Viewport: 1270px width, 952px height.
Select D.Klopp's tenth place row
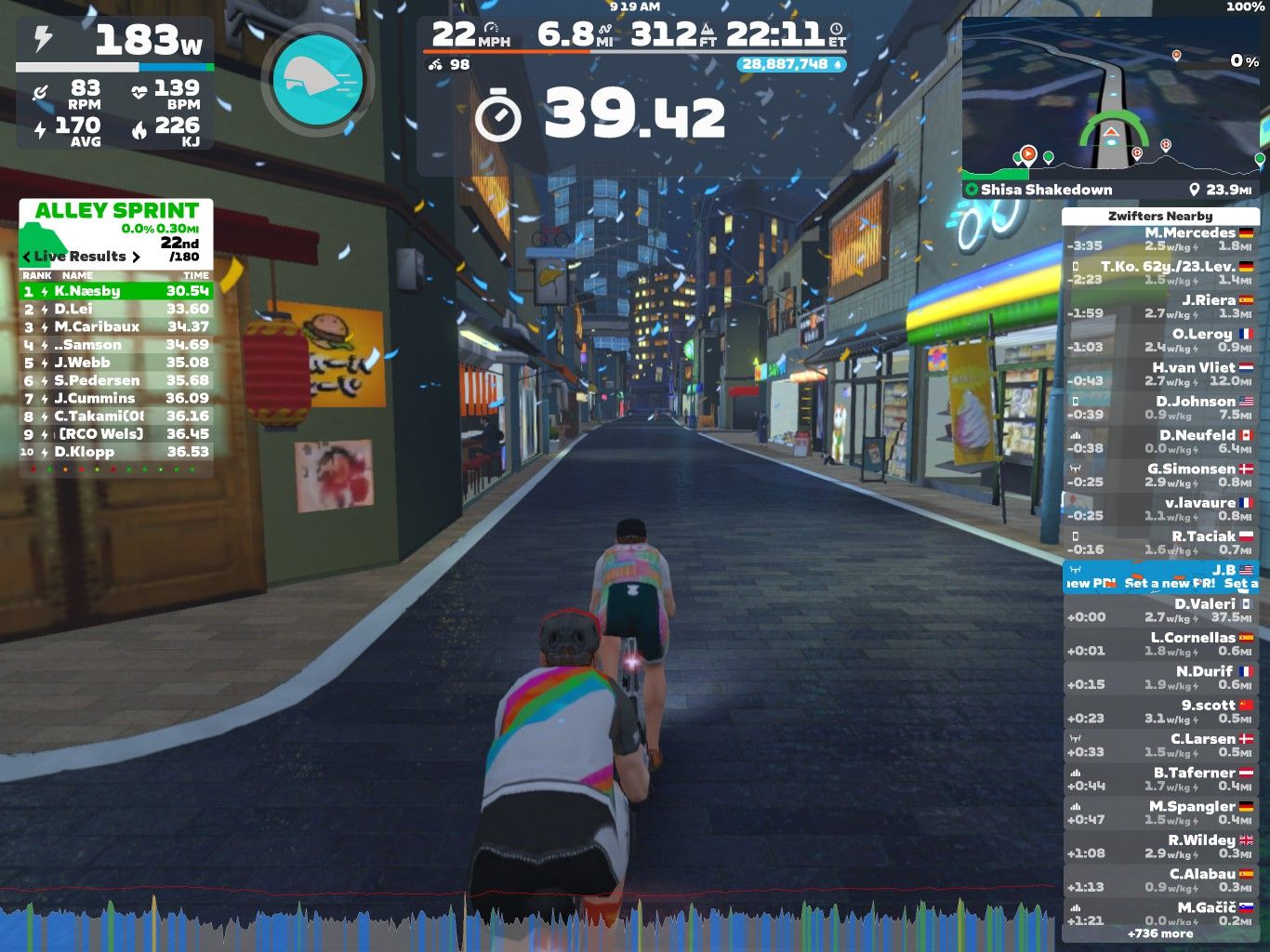[x=116, y=452]
